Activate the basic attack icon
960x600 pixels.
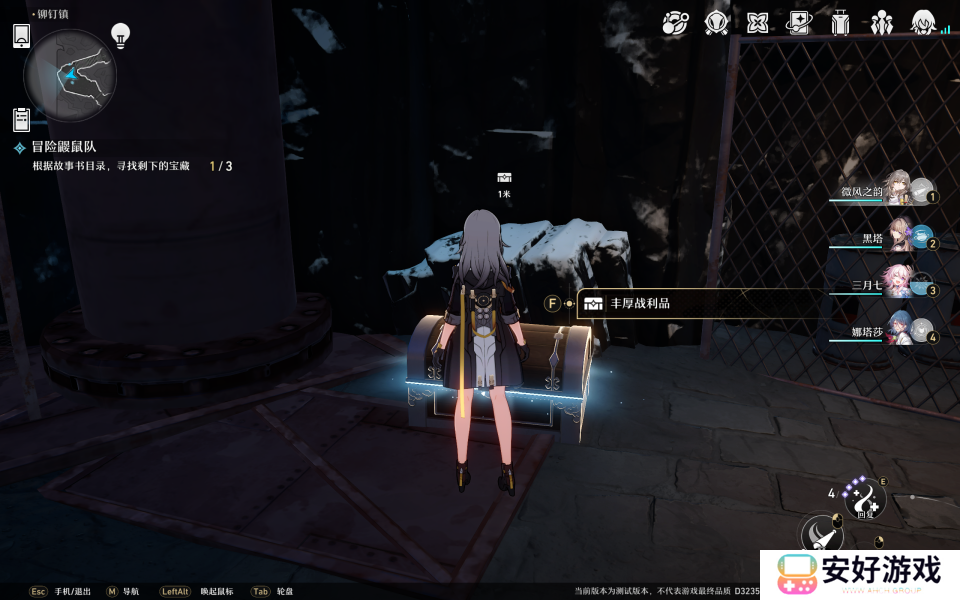823,535
